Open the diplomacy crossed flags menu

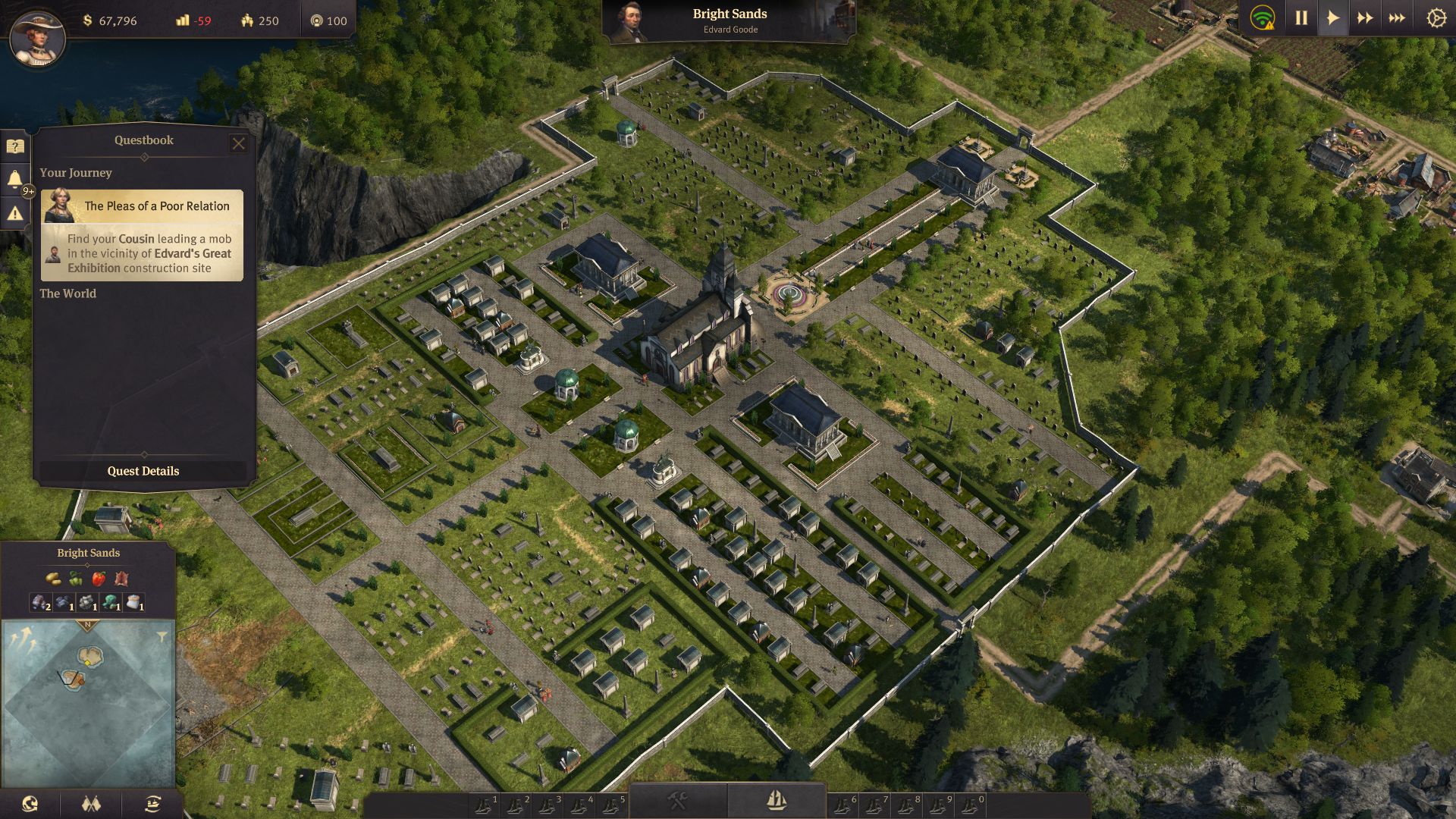tap(91, 804)
